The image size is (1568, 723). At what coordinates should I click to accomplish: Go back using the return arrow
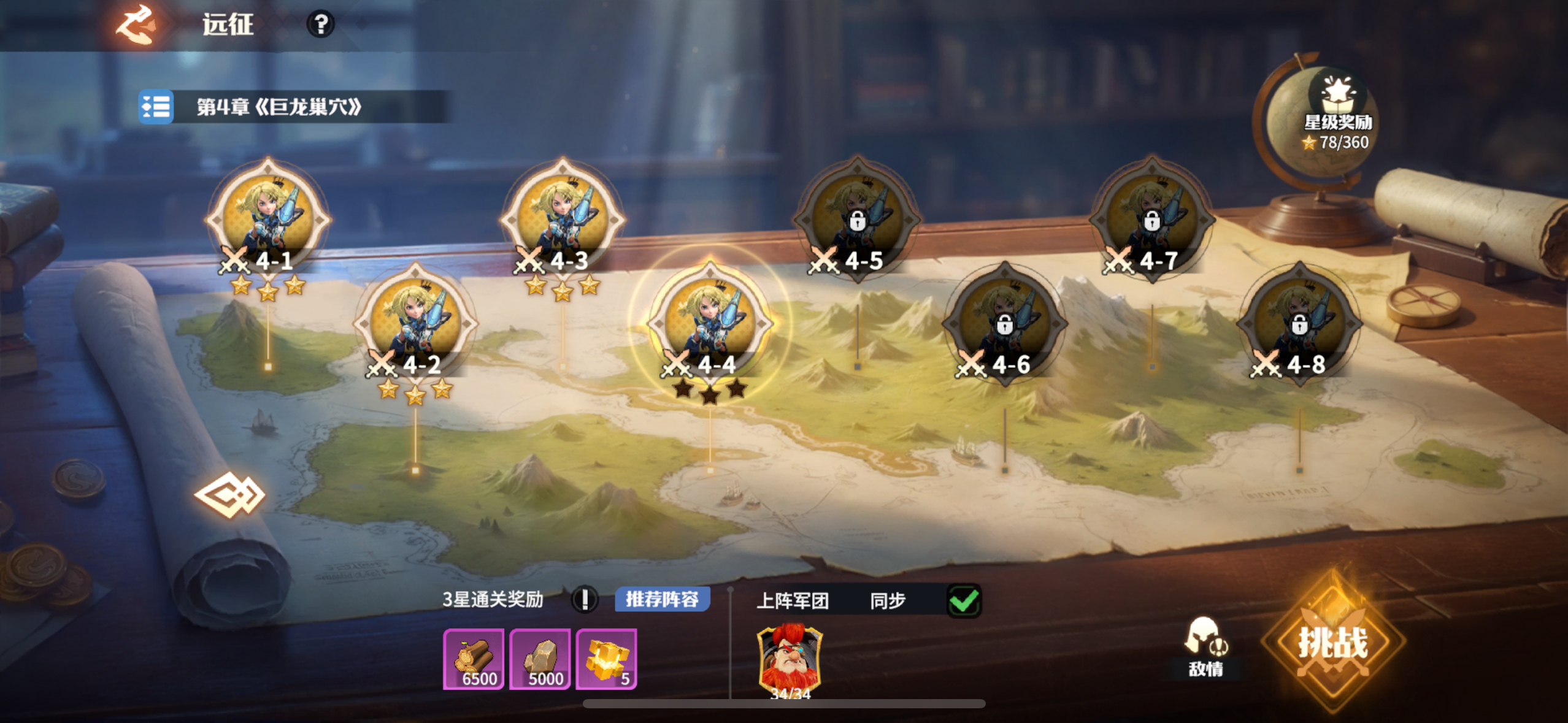point(137,25)
